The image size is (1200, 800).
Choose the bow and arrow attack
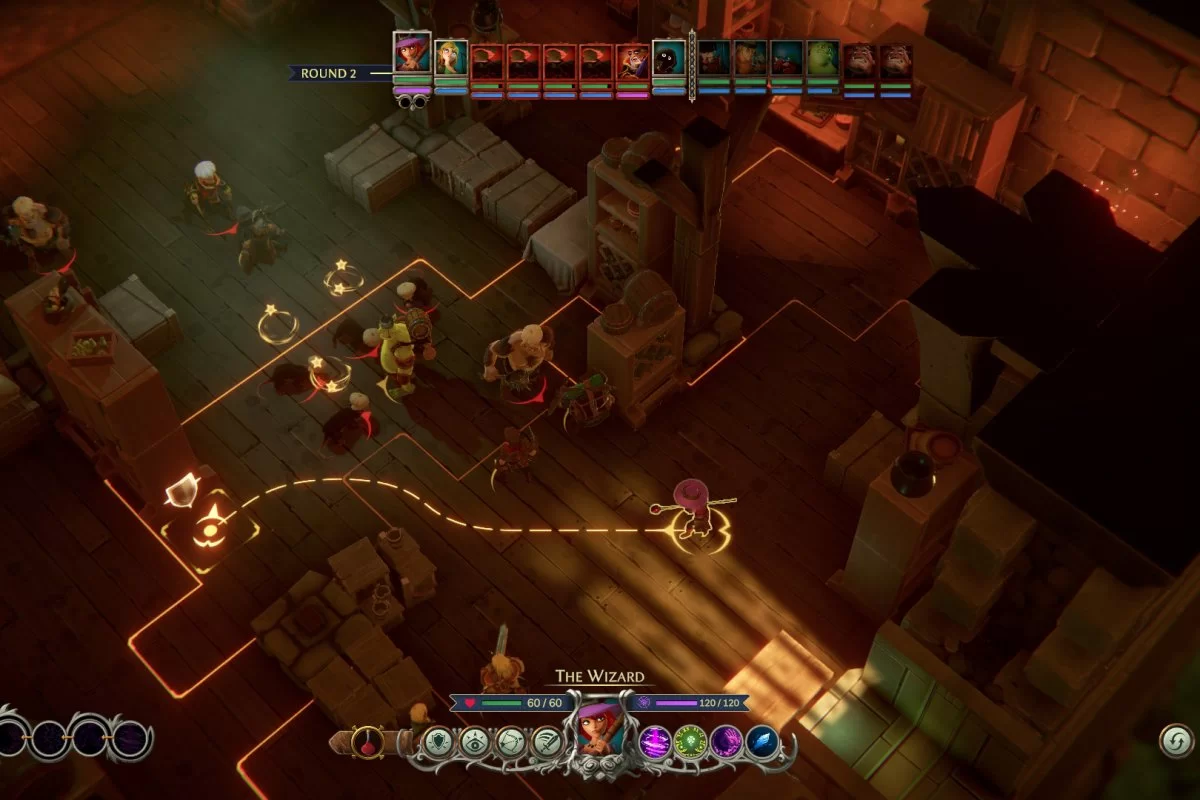coord(511,742)
